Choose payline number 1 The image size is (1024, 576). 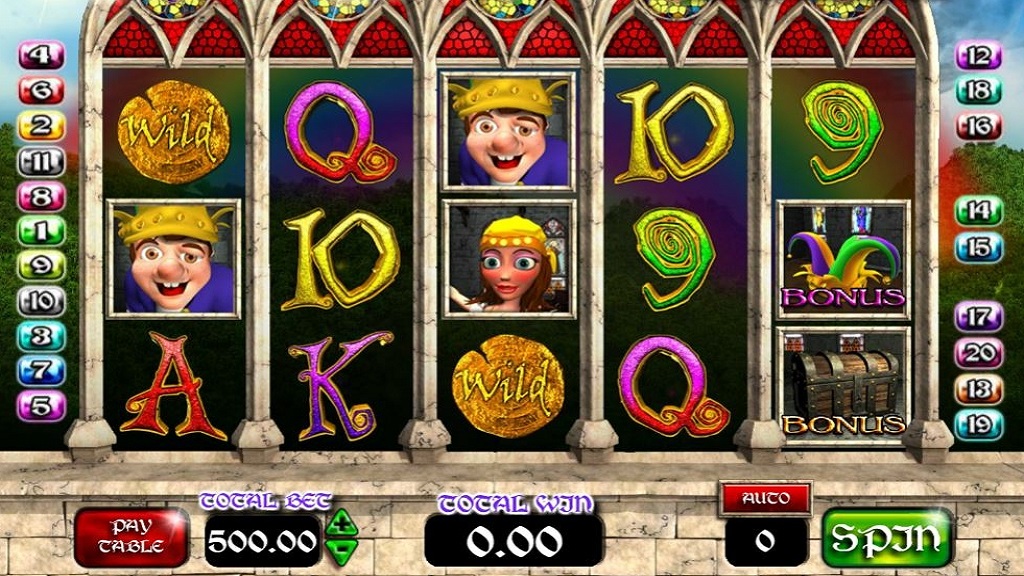(42, 232)
